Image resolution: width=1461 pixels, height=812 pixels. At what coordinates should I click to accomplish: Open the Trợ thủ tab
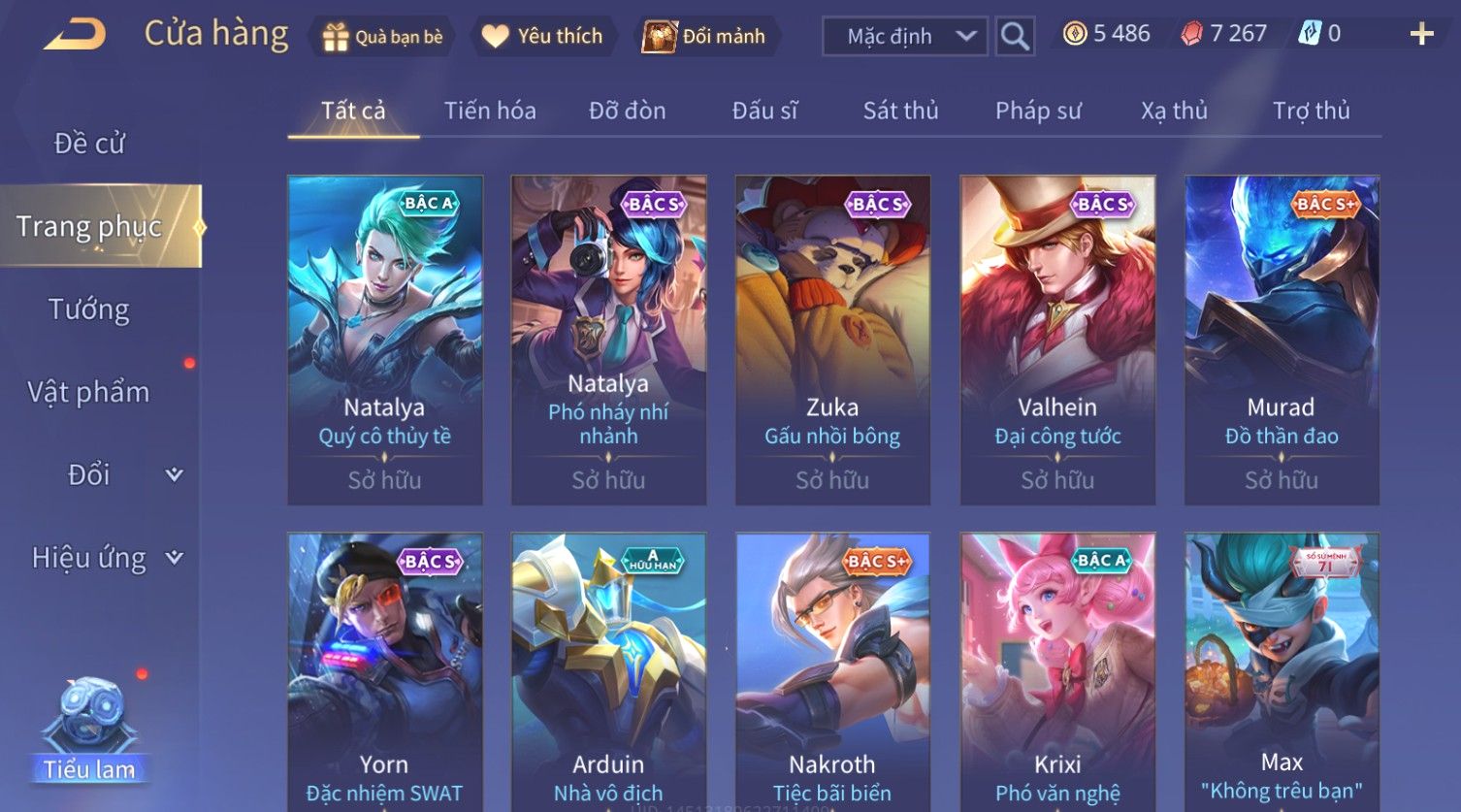coord(1311,111)
